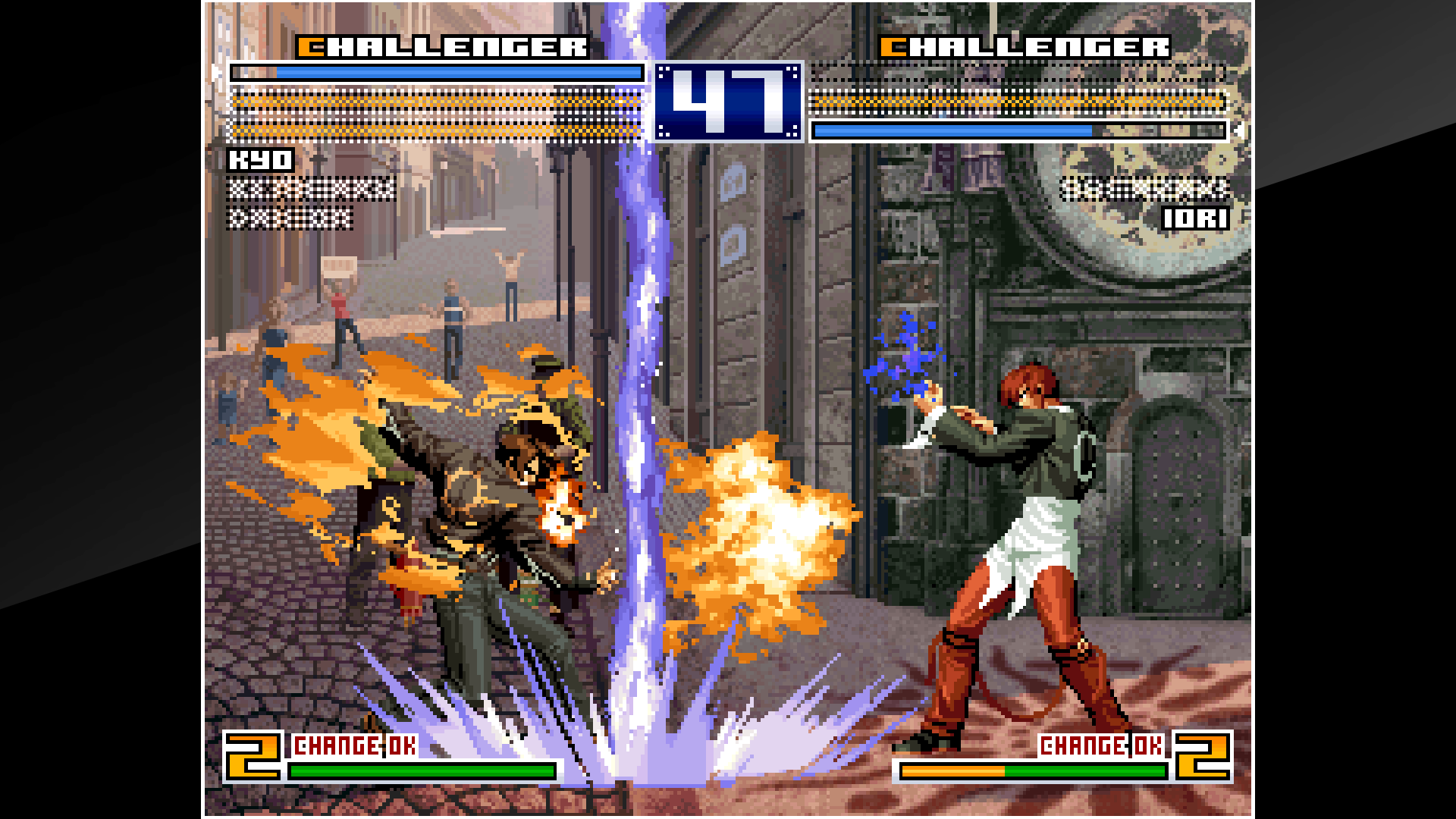Click the spectator holding a sign

339,296
